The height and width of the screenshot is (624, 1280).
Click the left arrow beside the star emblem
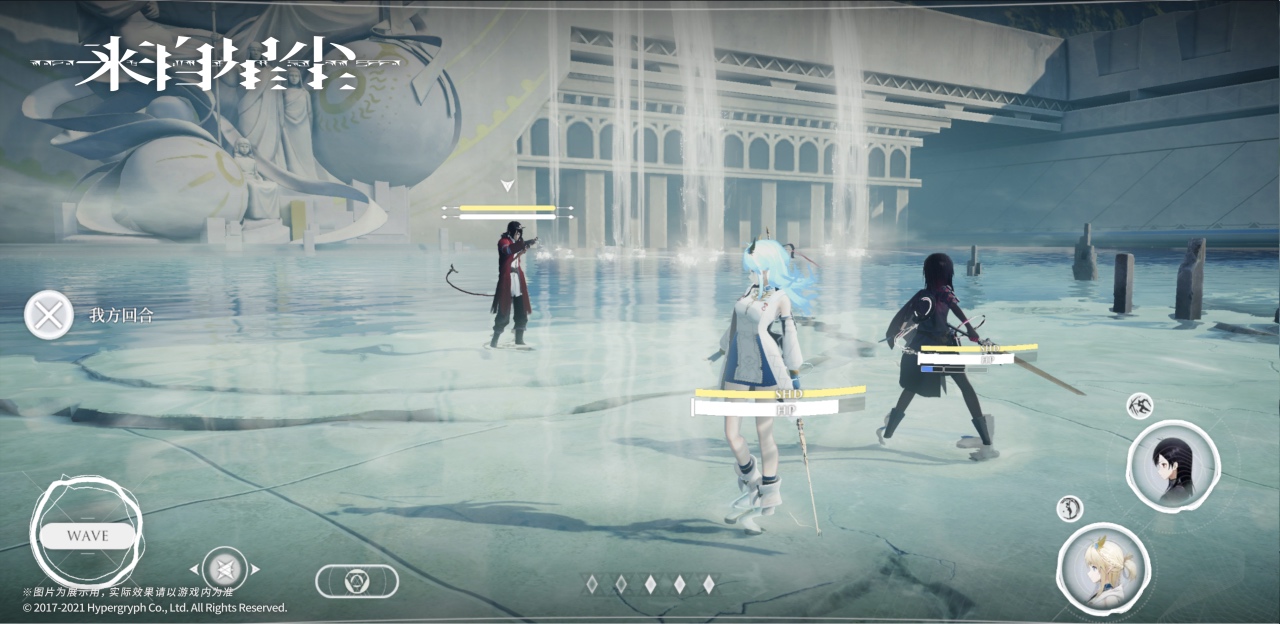pos(194,569)
